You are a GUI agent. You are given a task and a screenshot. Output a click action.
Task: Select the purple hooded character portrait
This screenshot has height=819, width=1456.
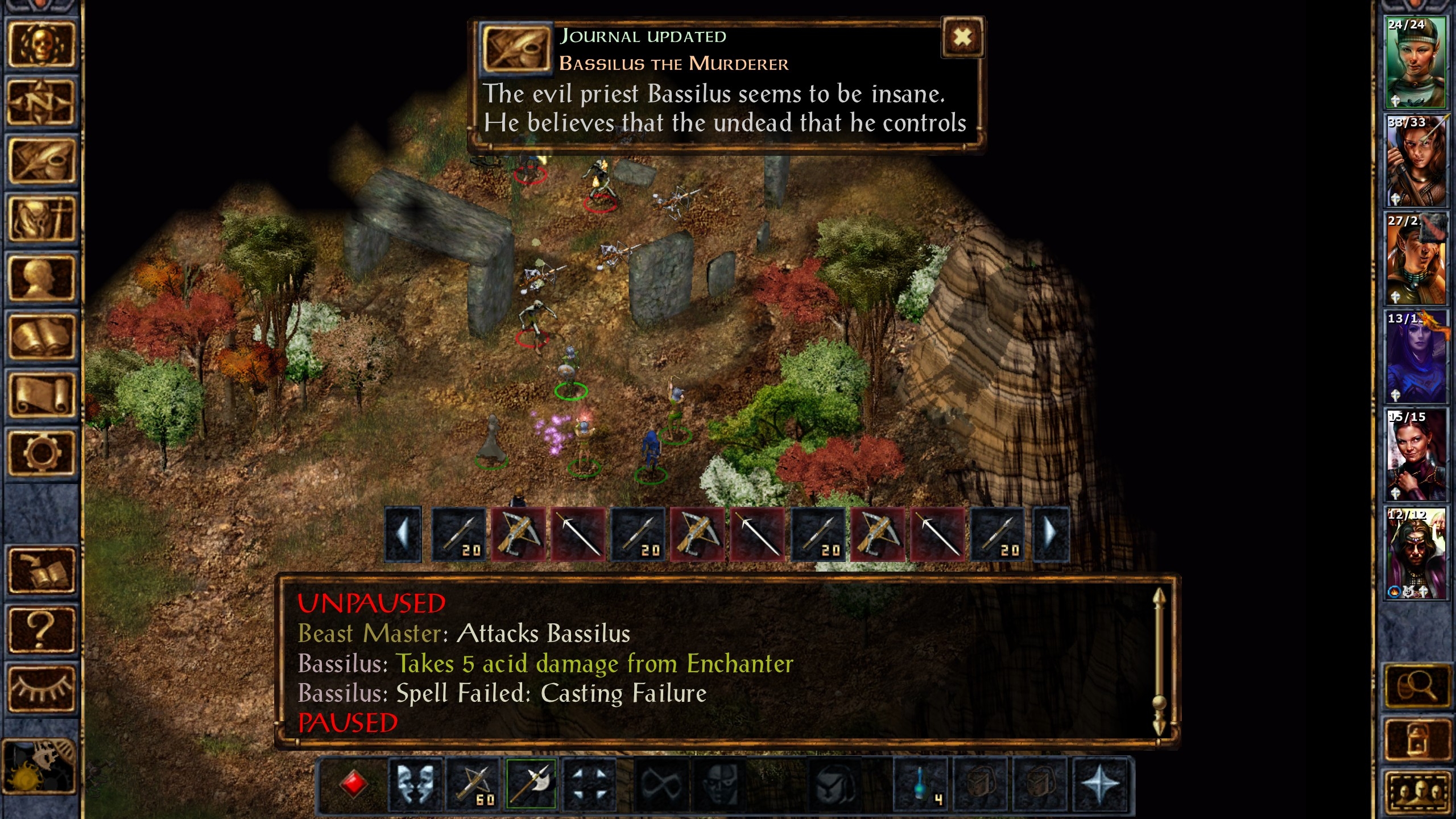[1415, 357]
